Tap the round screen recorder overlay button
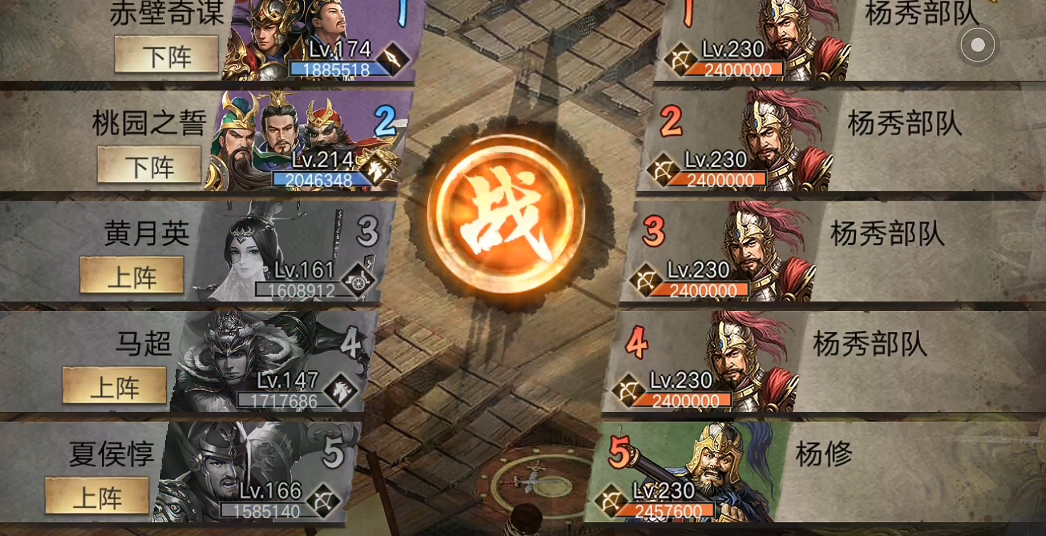Viewport: 1046px width, 536px height. pos(978,44)
